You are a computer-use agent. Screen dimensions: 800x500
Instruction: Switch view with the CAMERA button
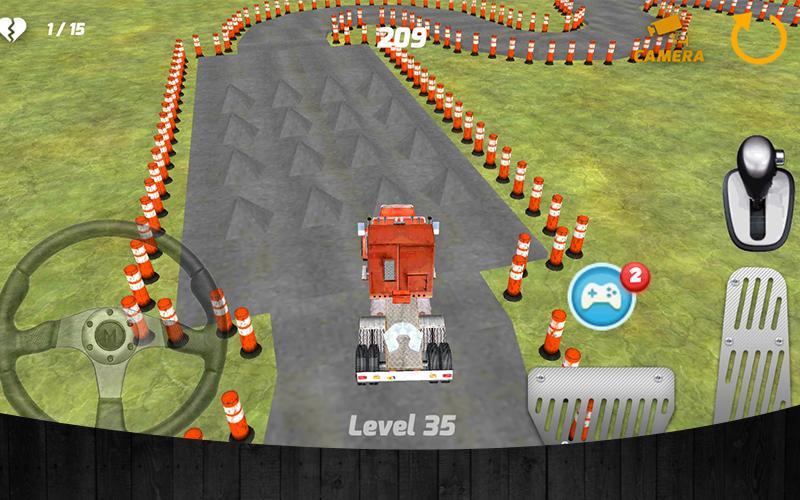(x=669, y=39)
